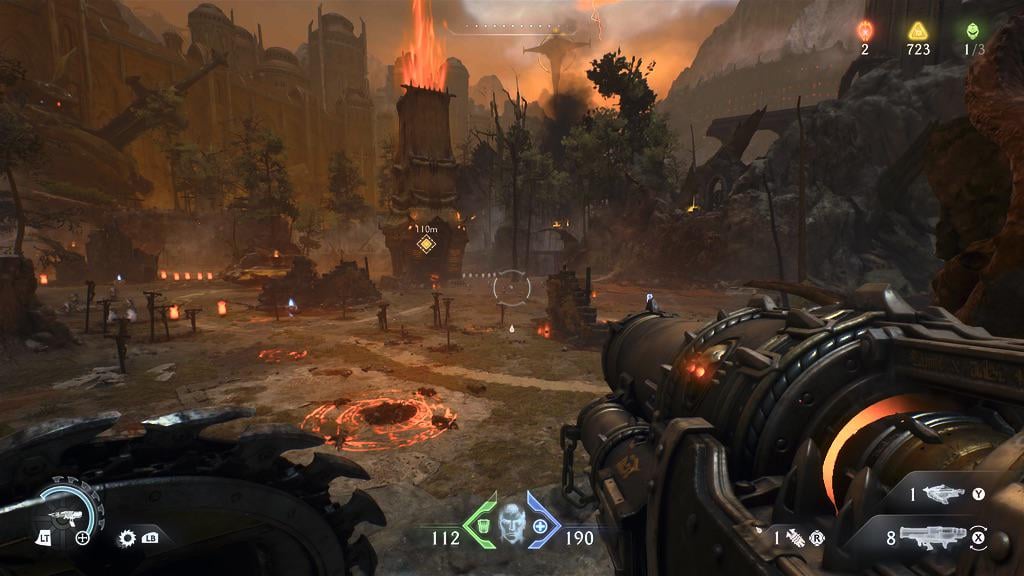Click the red ruby currency icon
The image size is (1024, 576).
coord(867,30)
